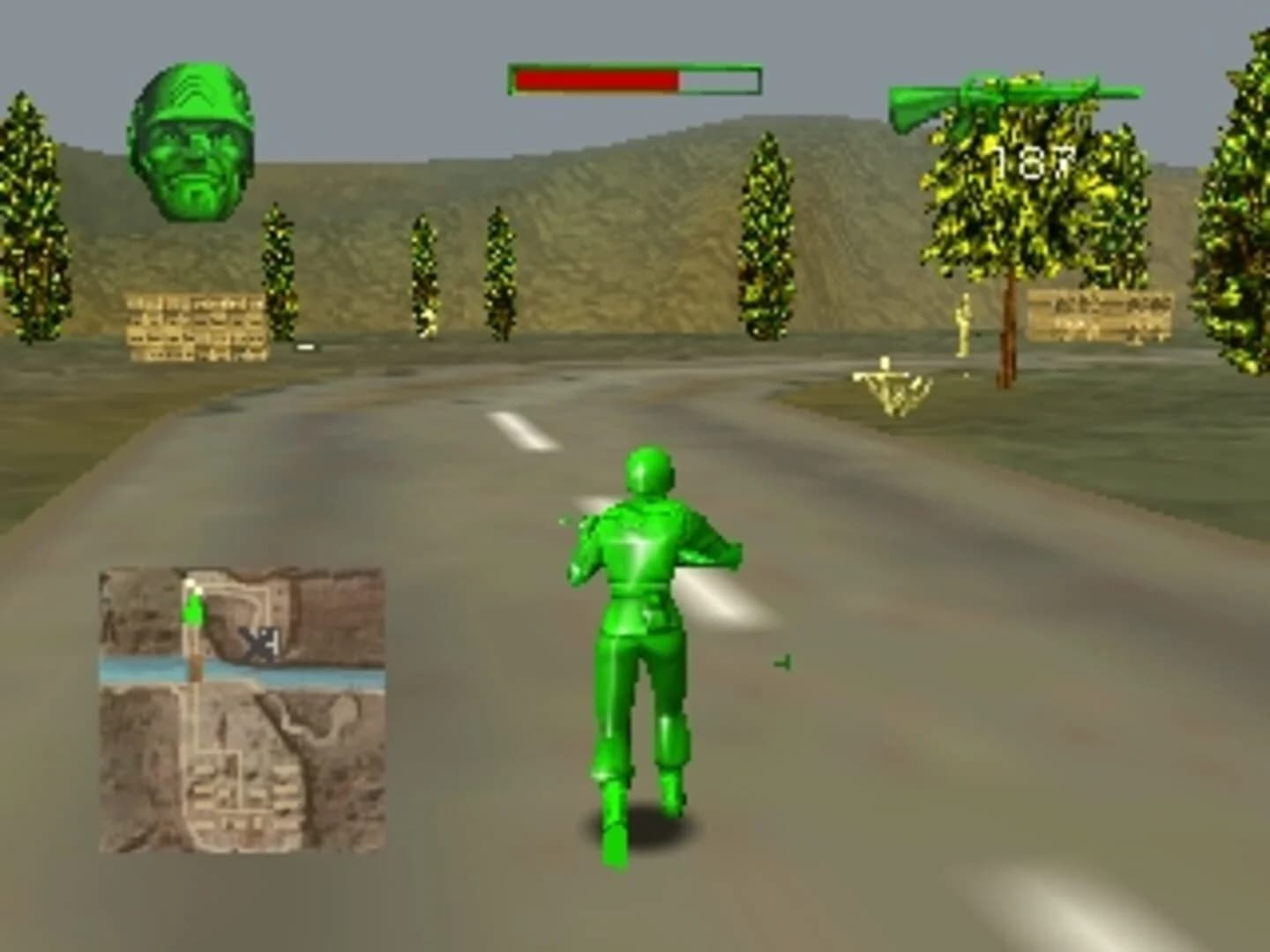The height and width of the screenshot is (952, 1270).
Task: Toggle the health bar visibility
Action: click(x=633, y=78)
